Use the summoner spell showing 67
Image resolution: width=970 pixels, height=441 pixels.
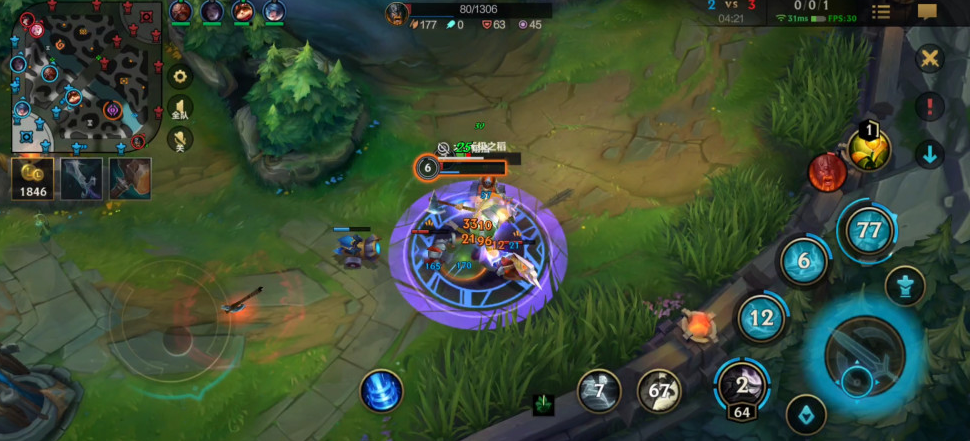coord(659,391)
